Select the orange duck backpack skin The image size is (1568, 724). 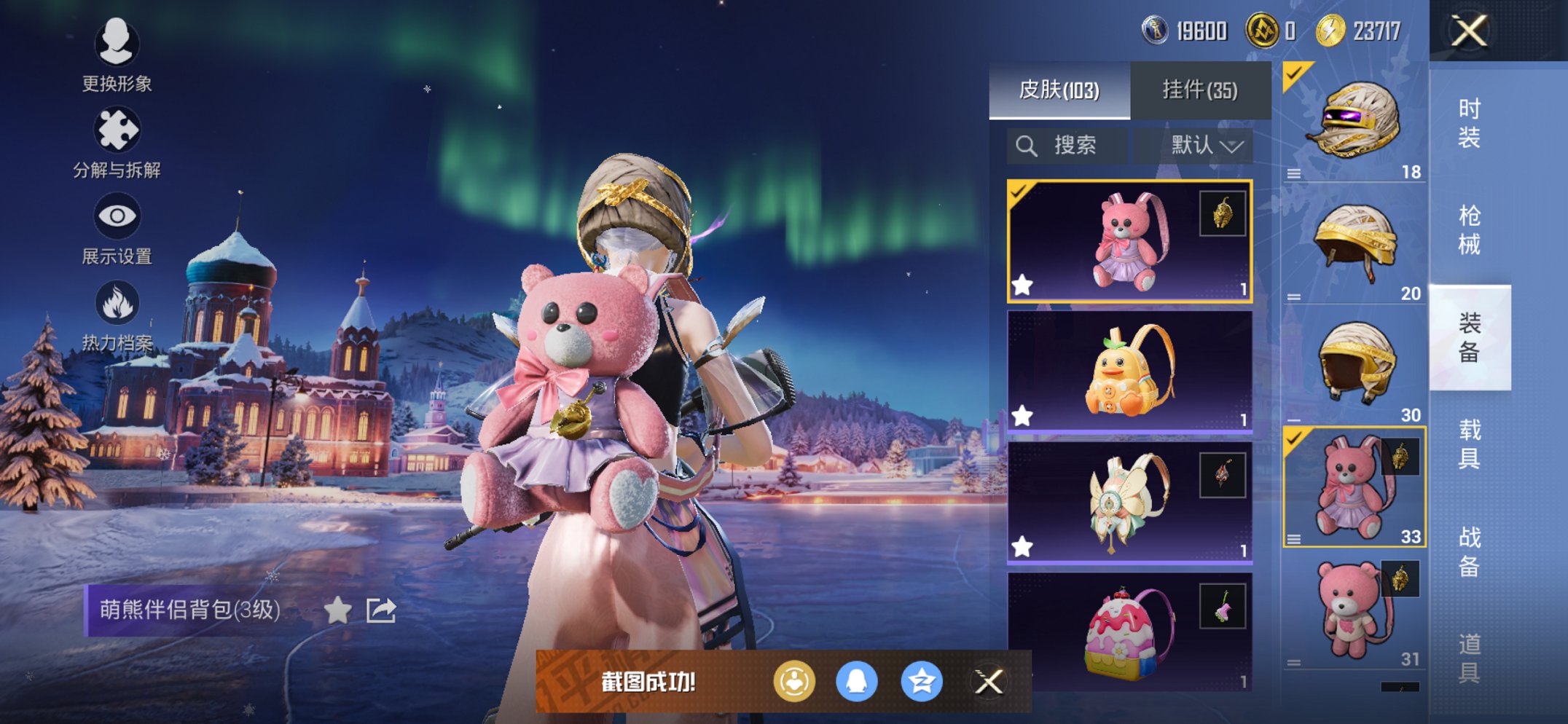coord(1129,371)
